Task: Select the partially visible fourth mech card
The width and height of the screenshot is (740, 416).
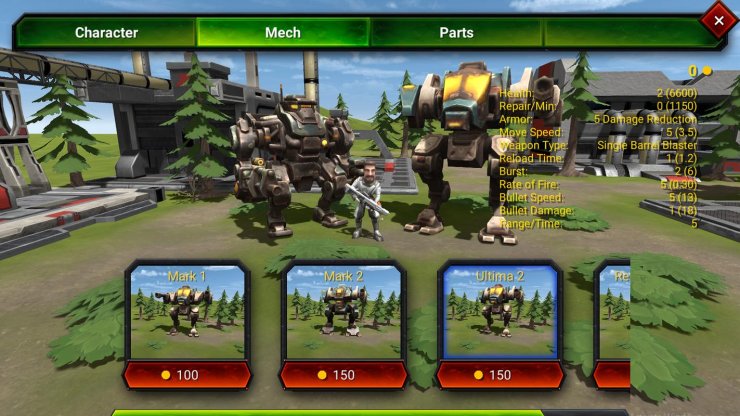Action: (613, 312)
